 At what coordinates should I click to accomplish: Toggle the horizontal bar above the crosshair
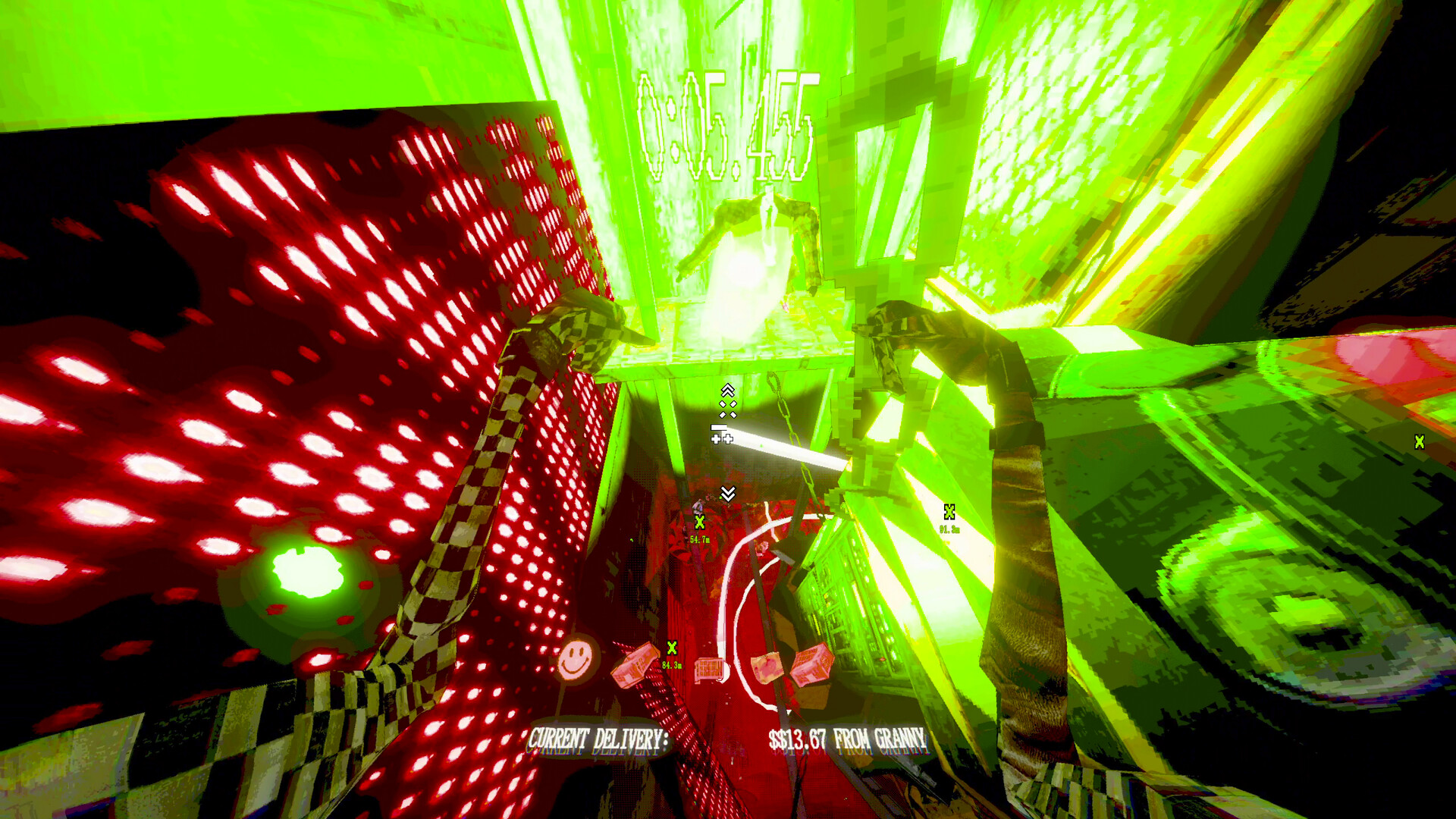(720, 428)
